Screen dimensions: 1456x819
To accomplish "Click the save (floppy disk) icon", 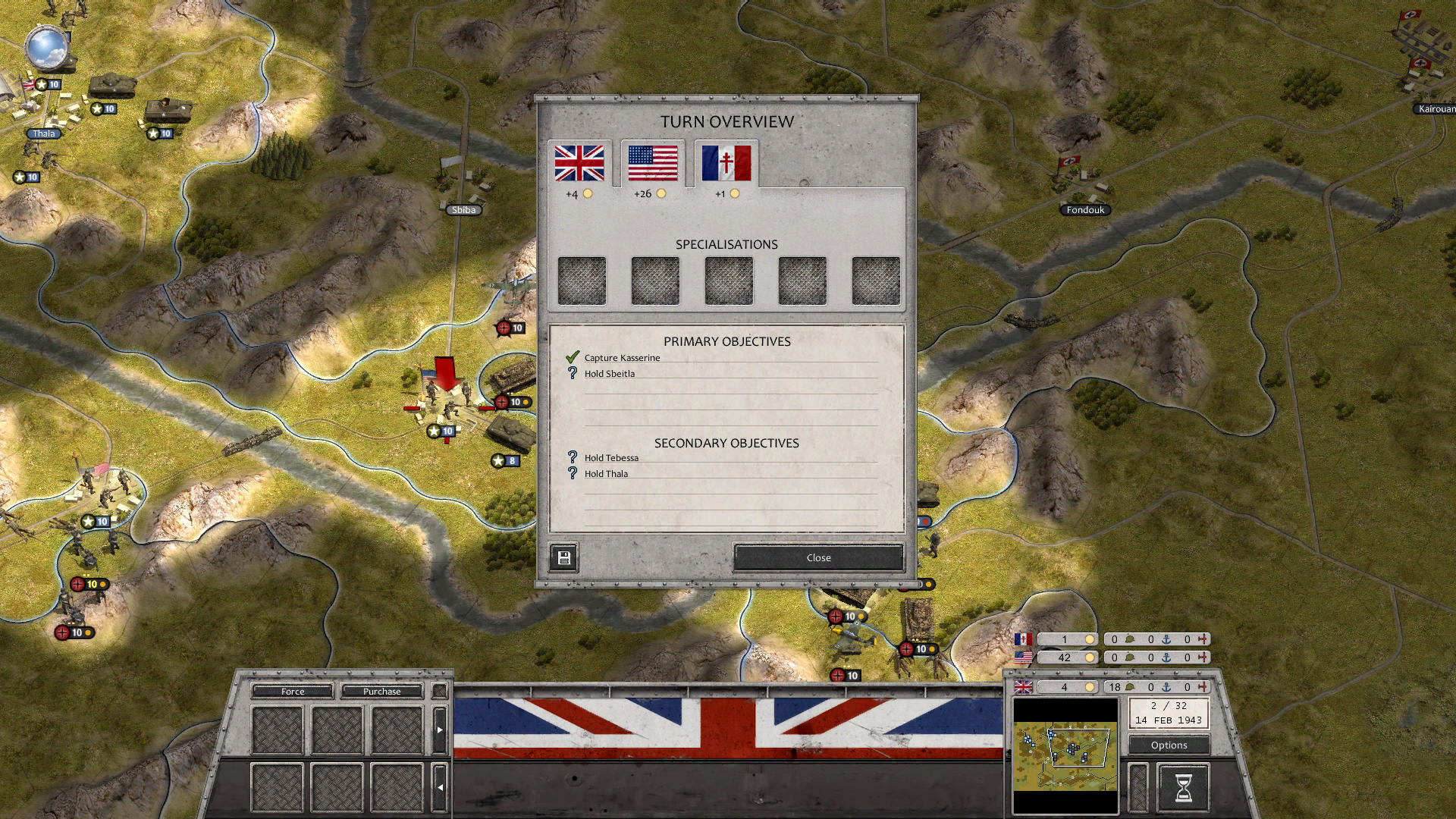I will (563, 557).
